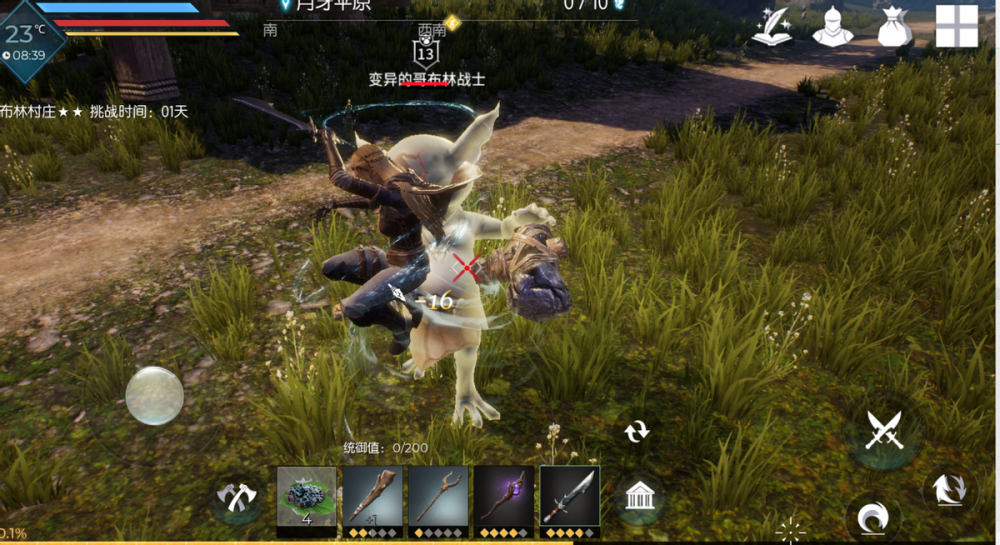Open the four-square grid main menu
The image size is (1000, 545).
(956, 26)
